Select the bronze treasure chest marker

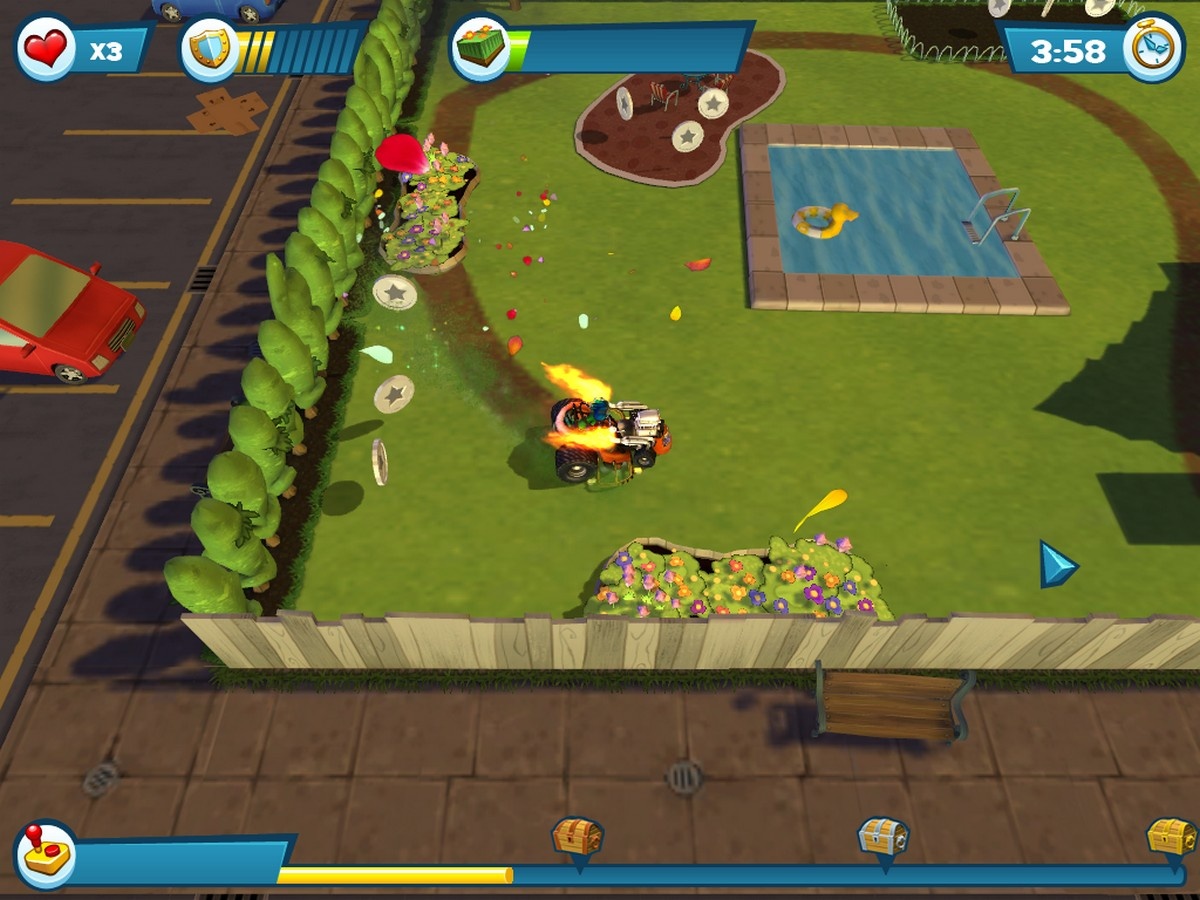[578, 838]
